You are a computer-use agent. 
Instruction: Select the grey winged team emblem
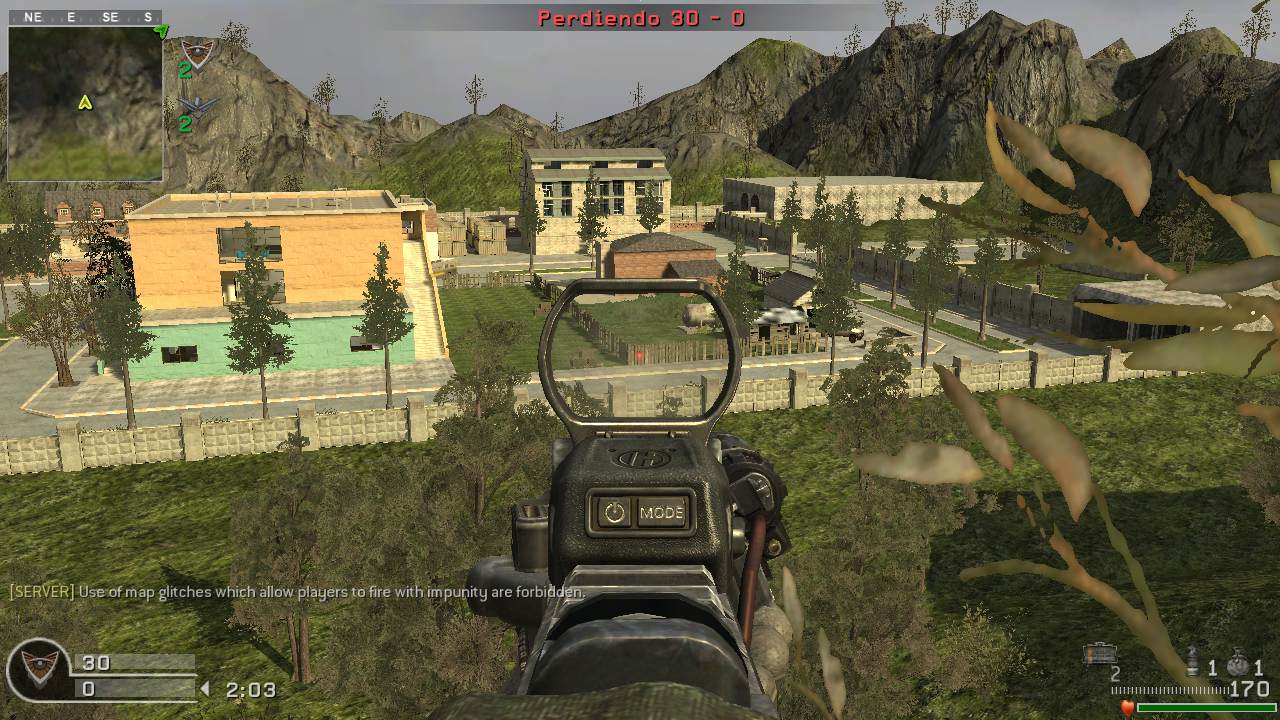pos(197,105)
